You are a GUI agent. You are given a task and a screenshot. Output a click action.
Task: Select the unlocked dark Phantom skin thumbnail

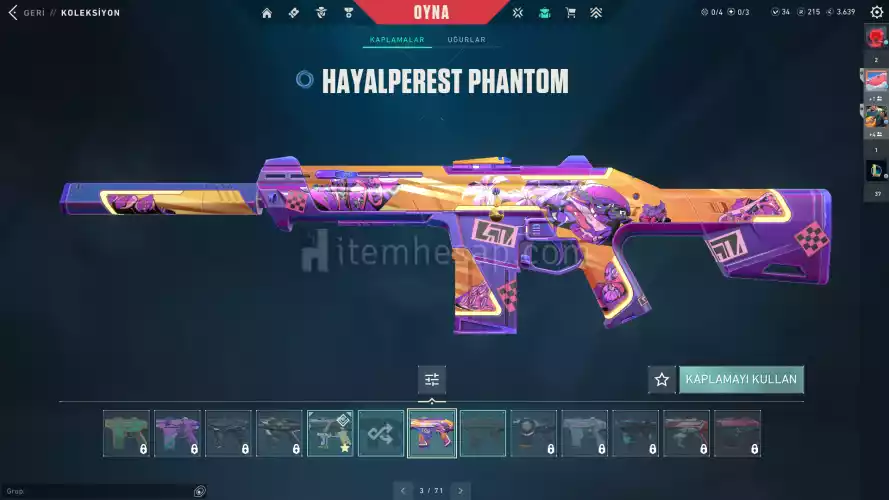tap(483, 433)
